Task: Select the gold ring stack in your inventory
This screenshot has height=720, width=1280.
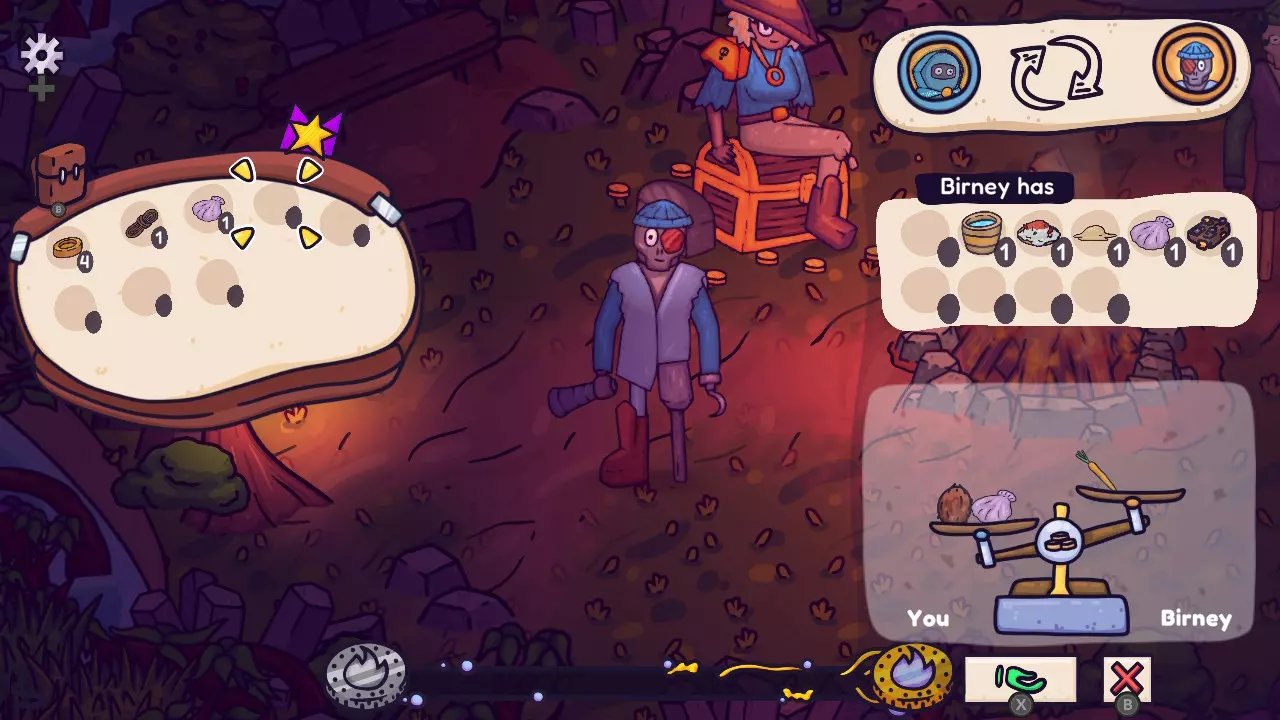Action: [x=67, y=246]
